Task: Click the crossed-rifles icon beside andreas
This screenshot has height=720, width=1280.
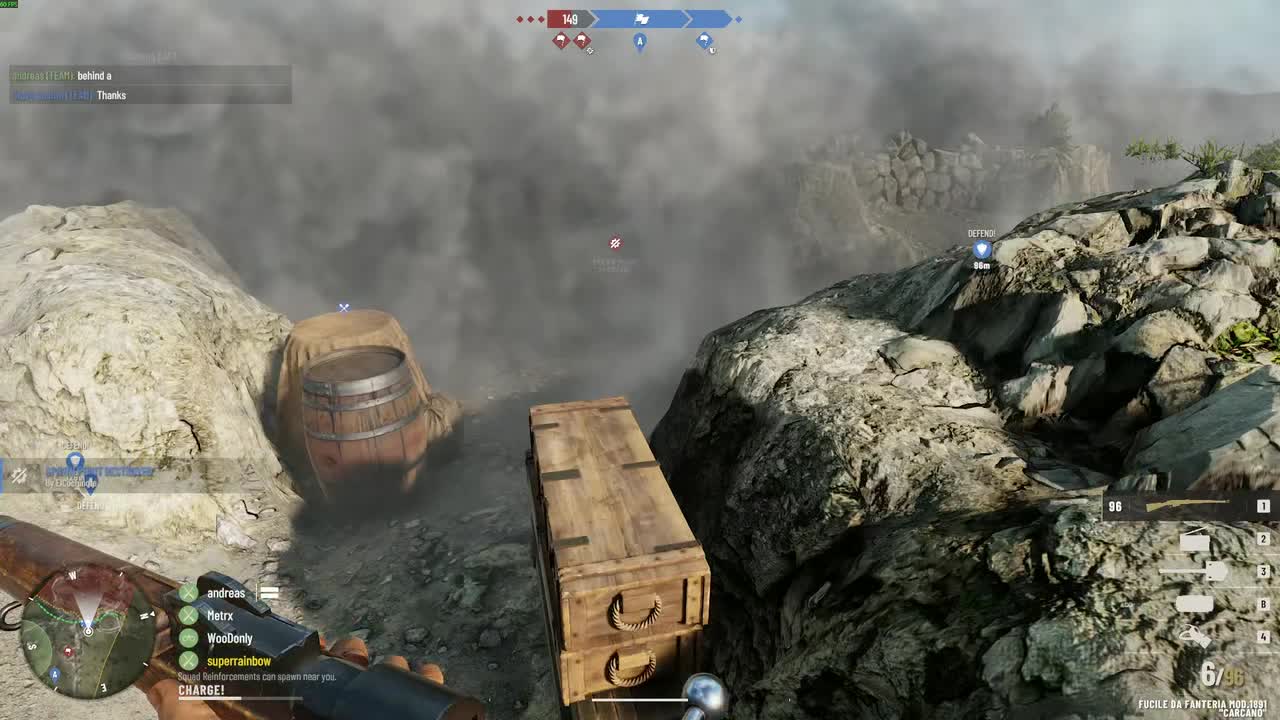Action: coord(189,593)
